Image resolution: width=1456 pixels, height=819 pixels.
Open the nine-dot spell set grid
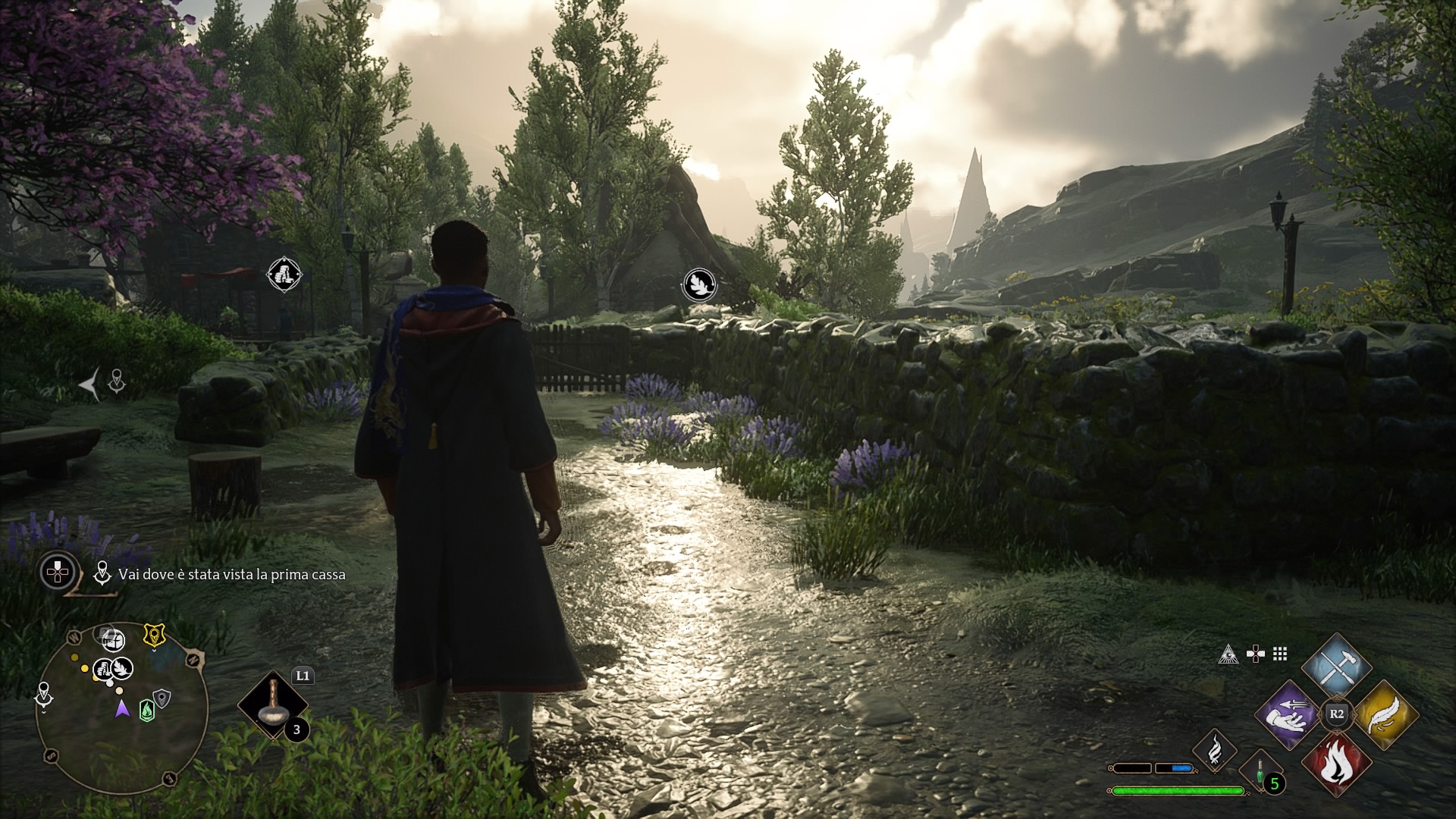1280,654
